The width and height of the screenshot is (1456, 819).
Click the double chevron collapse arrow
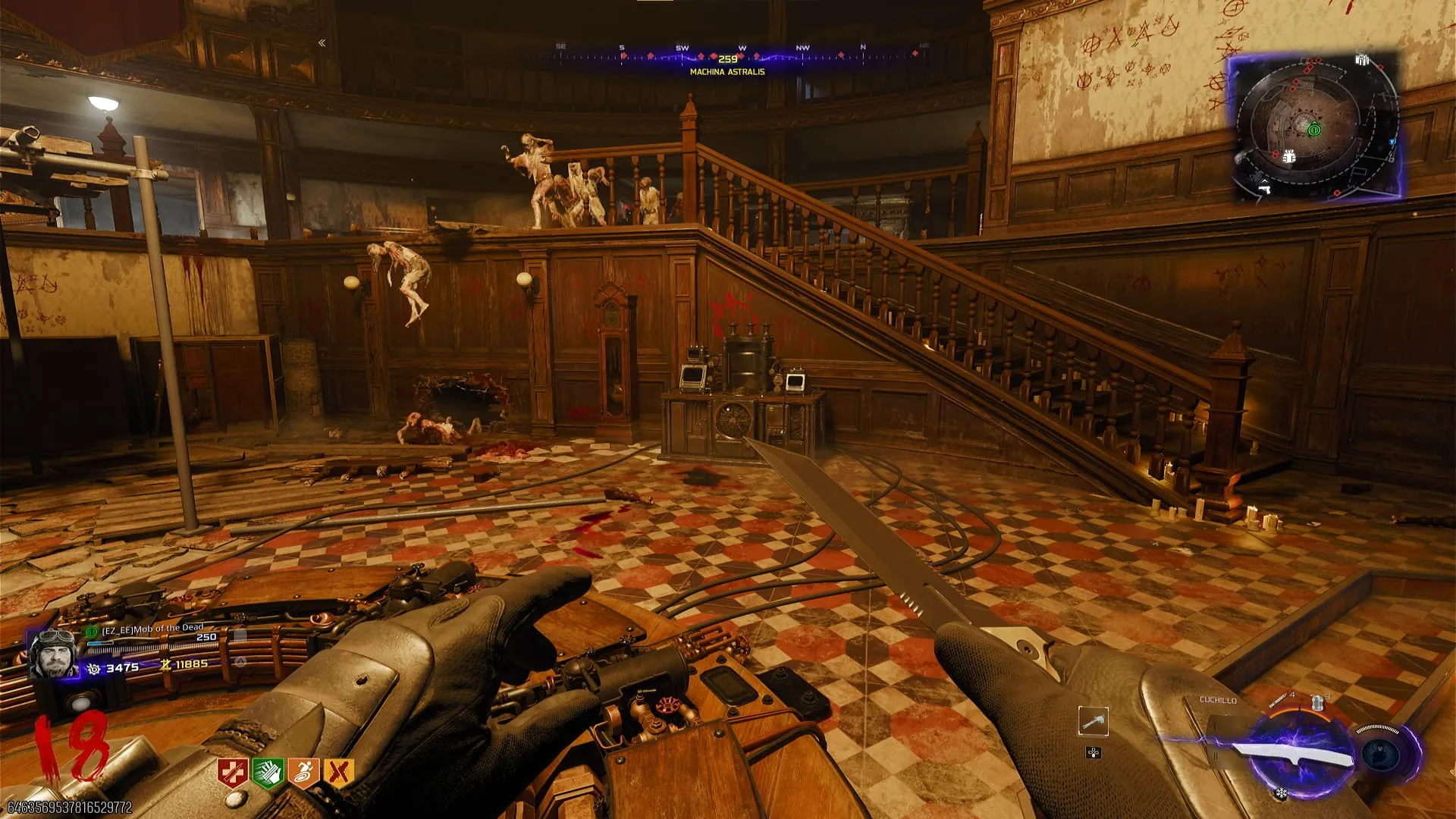point(322,43)
